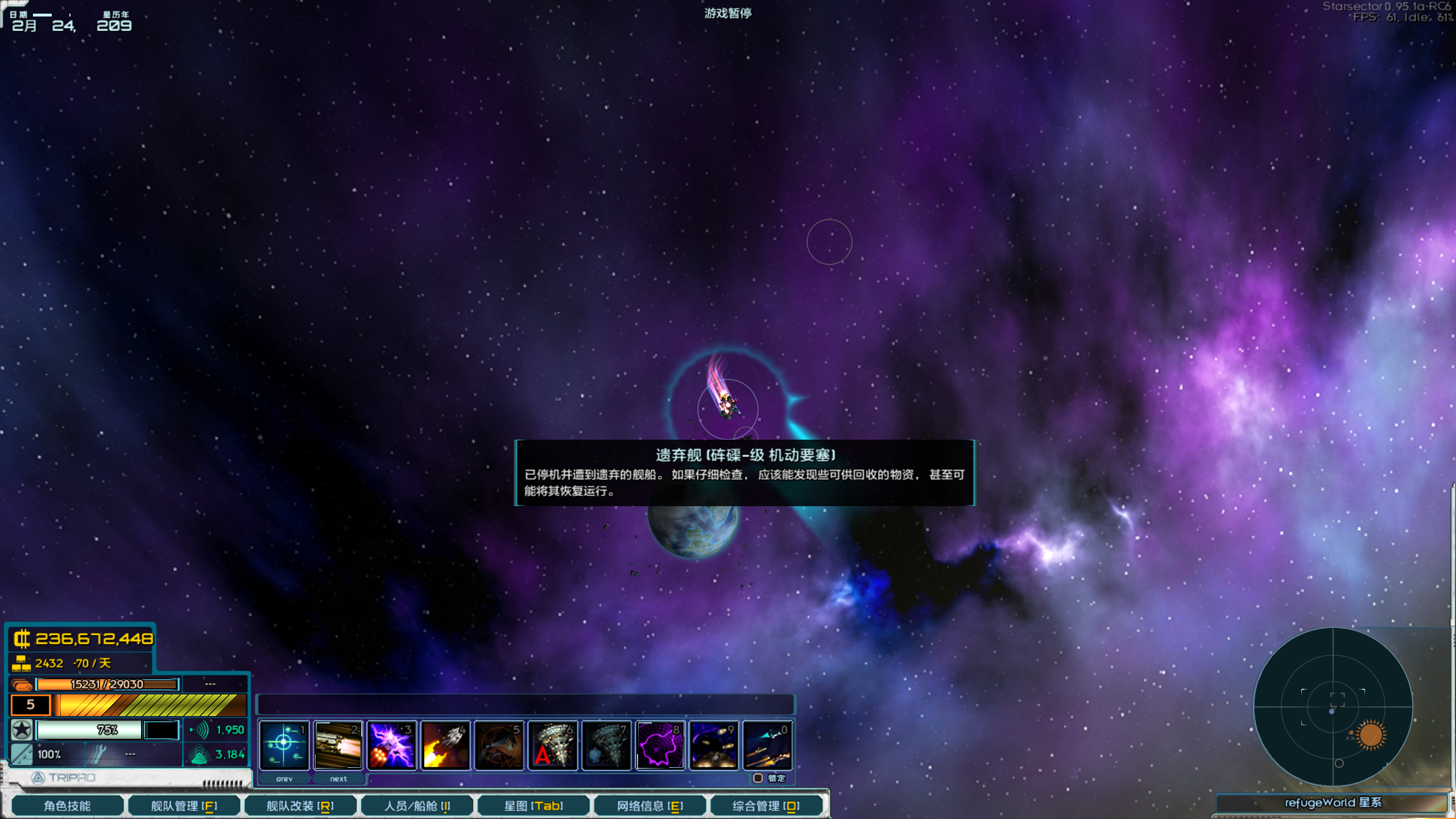Enable the 锁定 lock checkbox beside the ability bar
Screen dimensions: 1456x819
point(759,778)
